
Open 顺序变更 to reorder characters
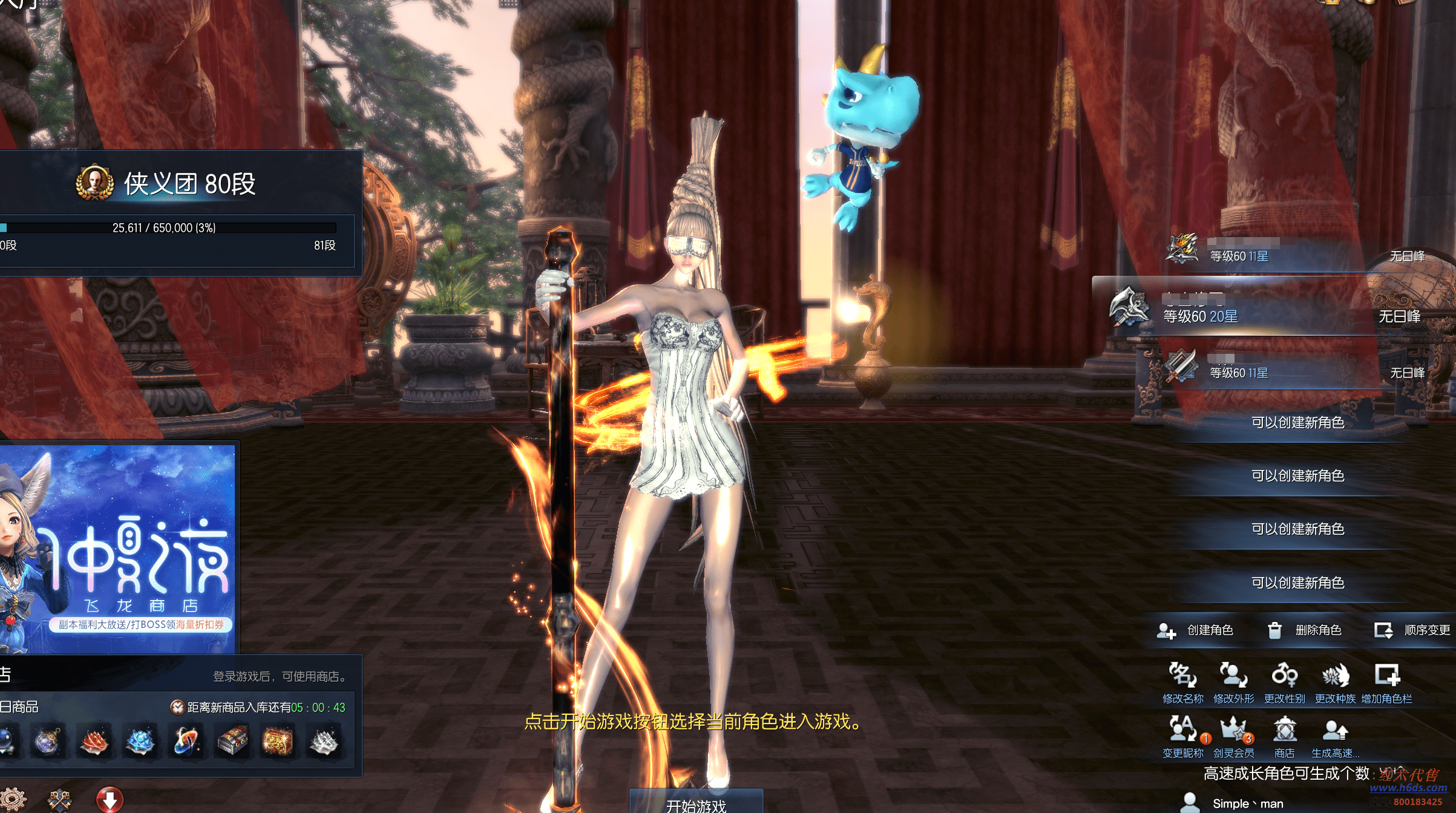click(1413, 630)
